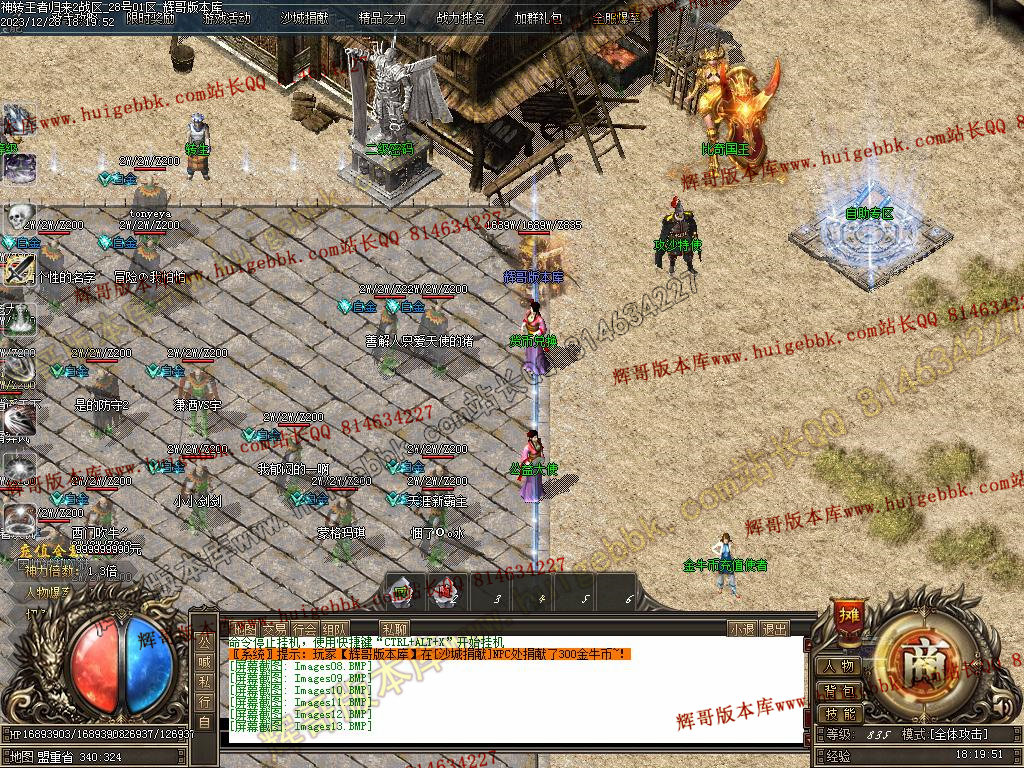This screenshot has height=768, width=1024.
Task: Use the item in hotbar slot 1
Action: pos(401,594)
